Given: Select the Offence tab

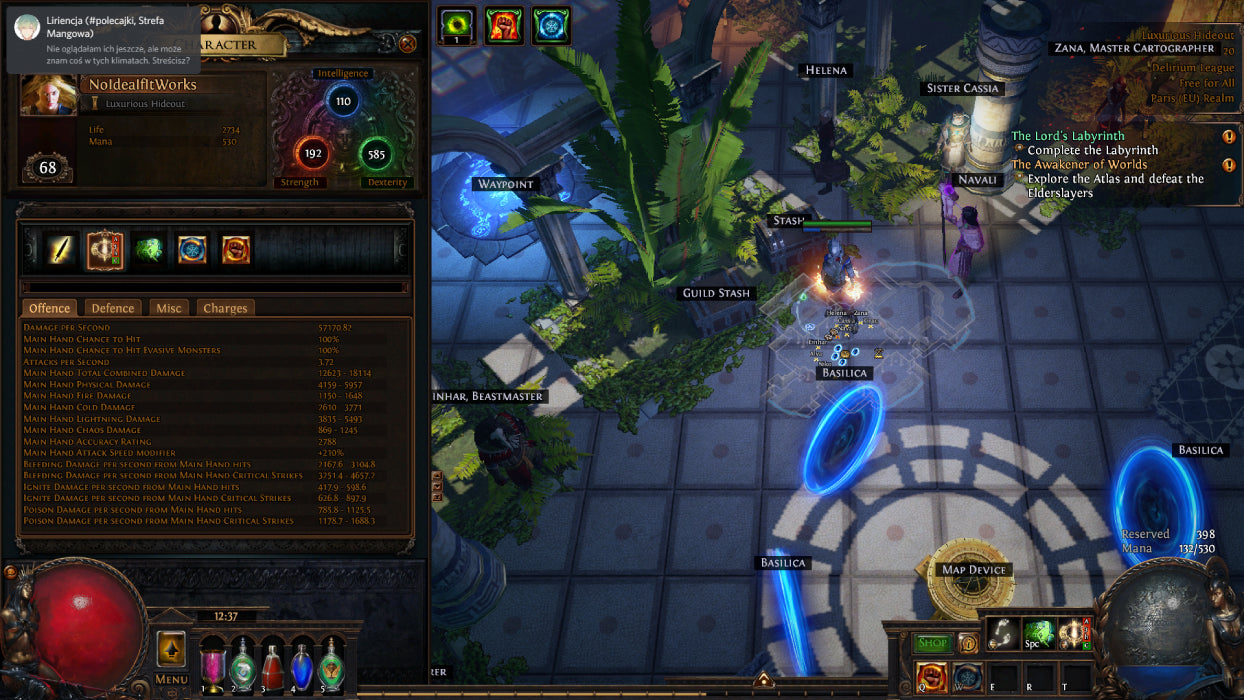Looking at the screenshot, I should point(49,308).
